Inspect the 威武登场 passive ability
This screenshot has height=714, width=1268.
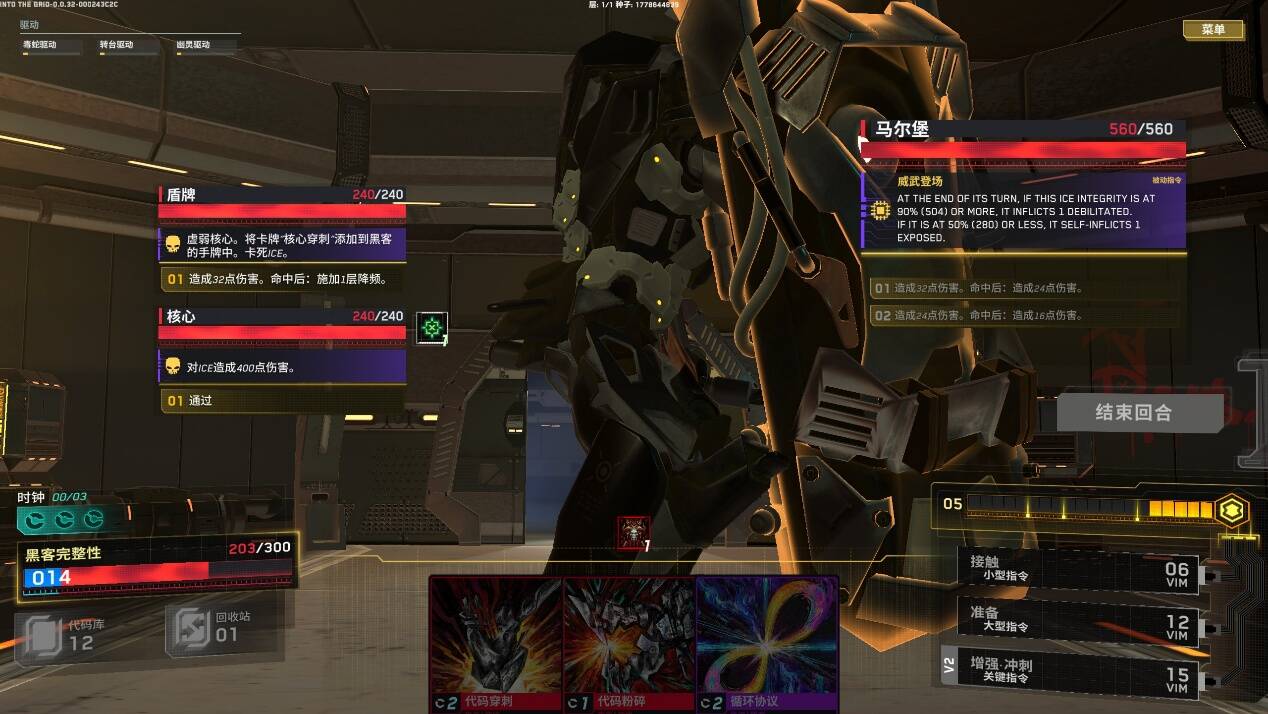(1023, 211)
